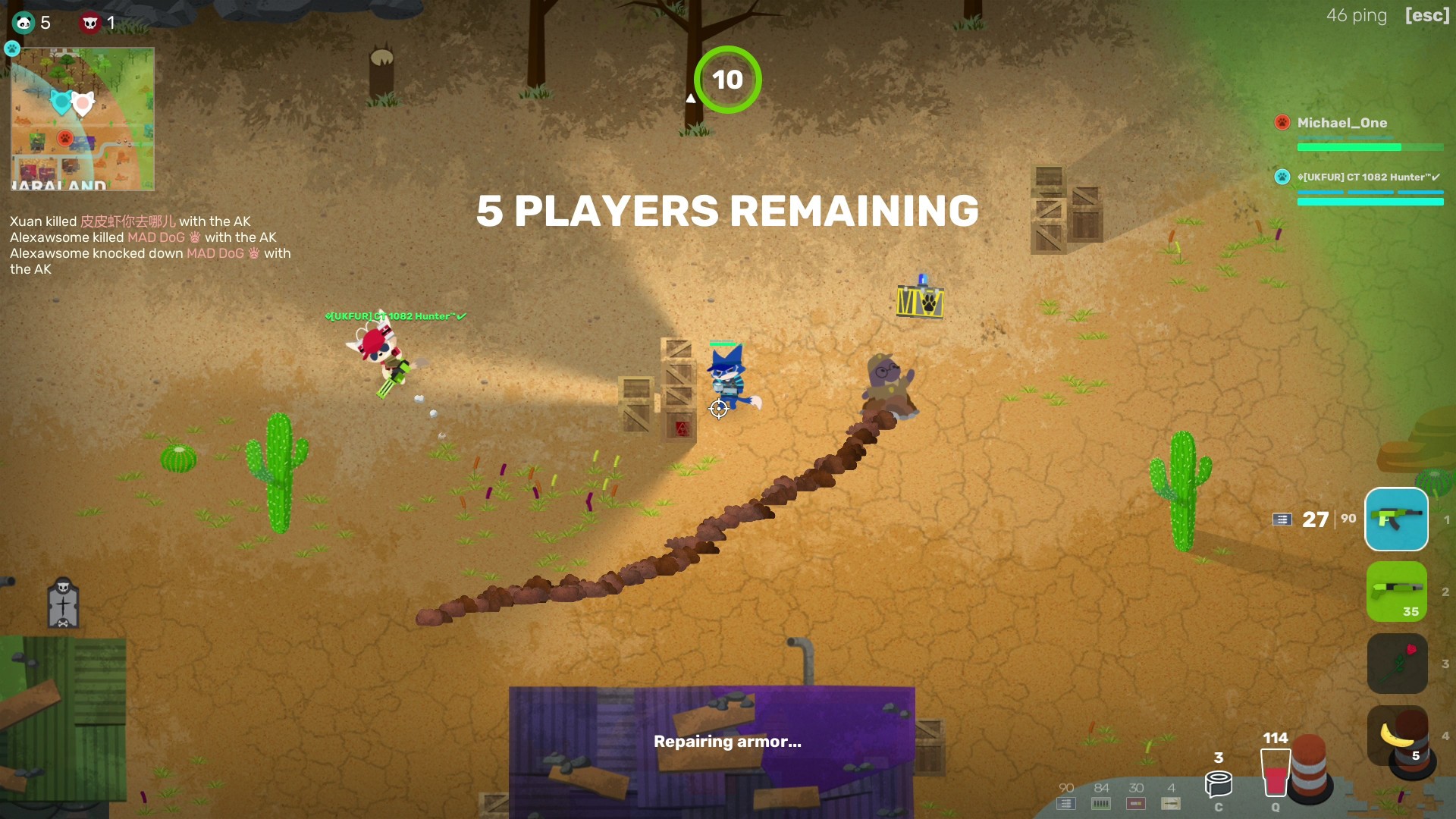Use the health juice cup
1456x819 pixels.
1275,772
